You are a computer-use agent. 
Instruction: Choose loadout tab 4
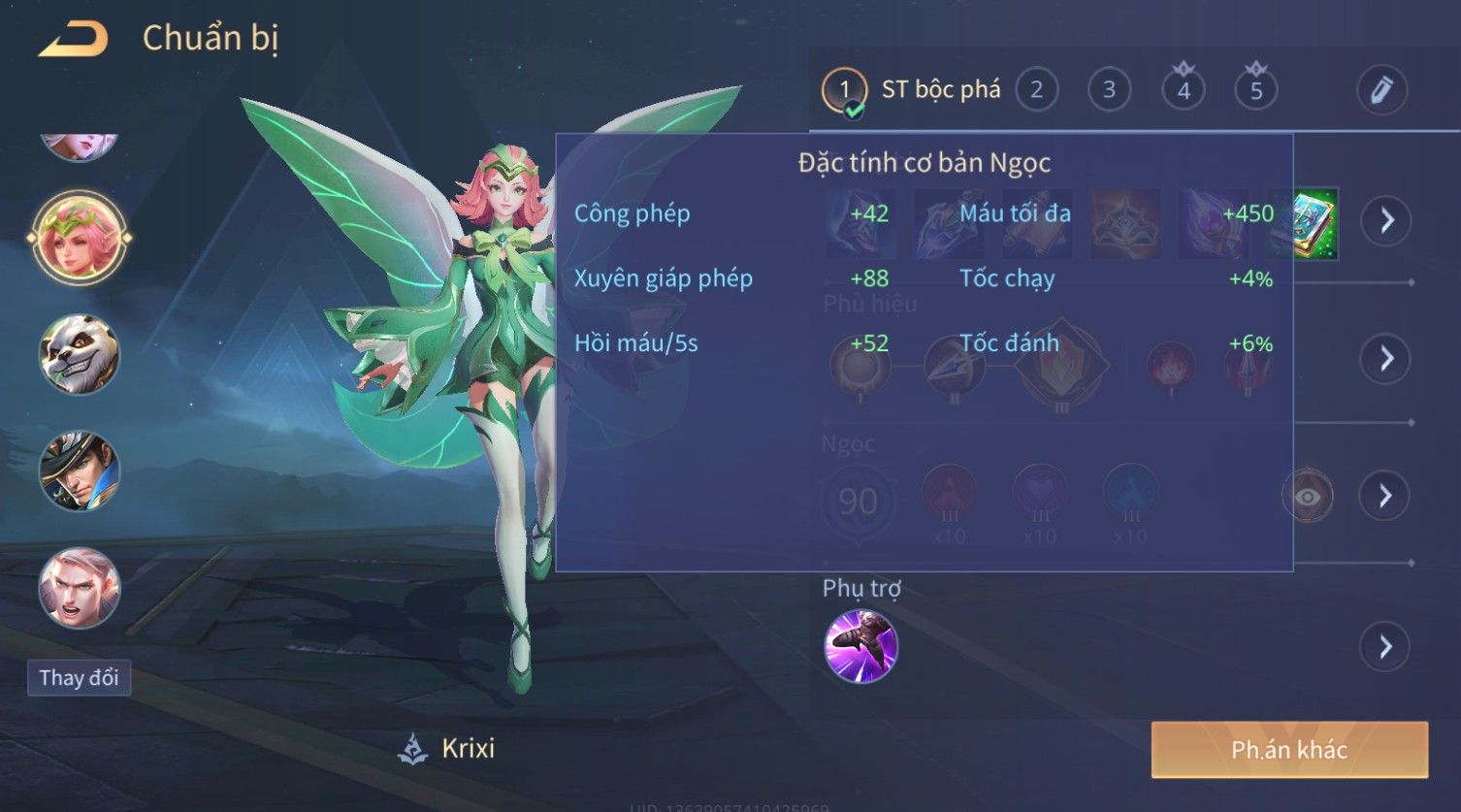(1183, 90)
